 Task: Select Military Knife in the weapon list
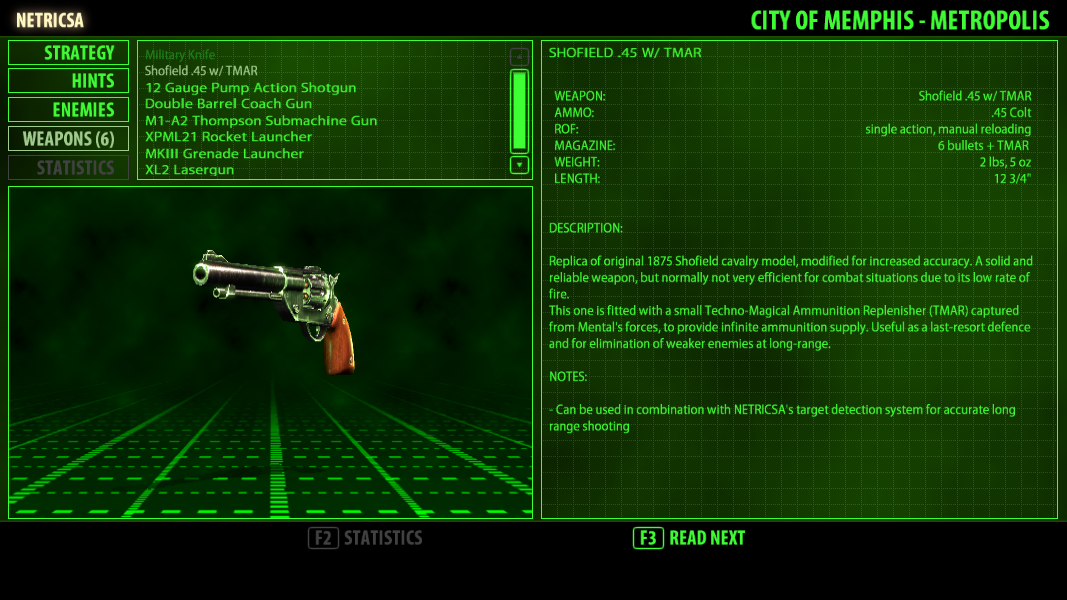click(180, 55)
